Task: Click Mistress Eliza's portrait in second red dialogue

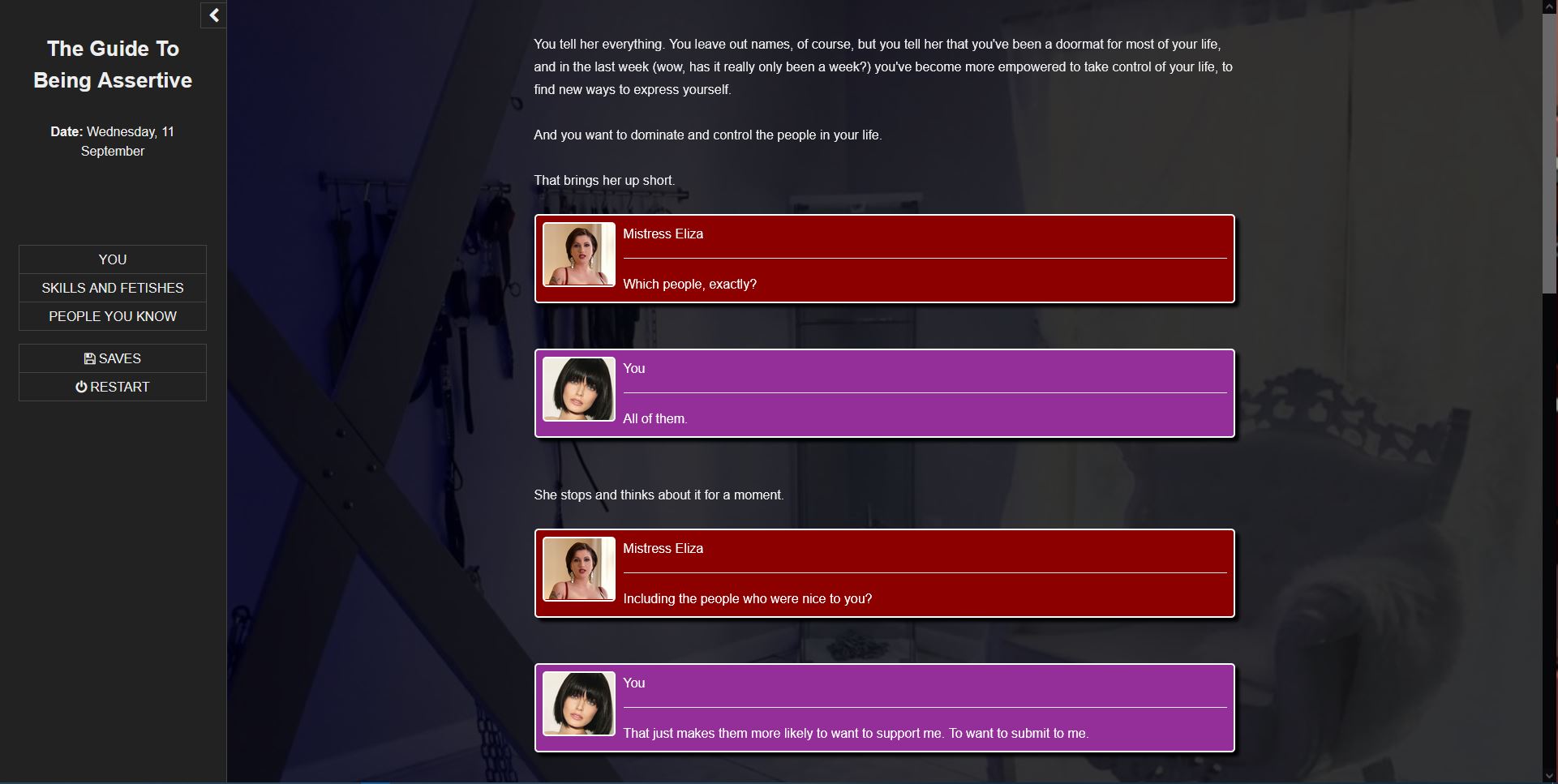Action: pos(578,569)
